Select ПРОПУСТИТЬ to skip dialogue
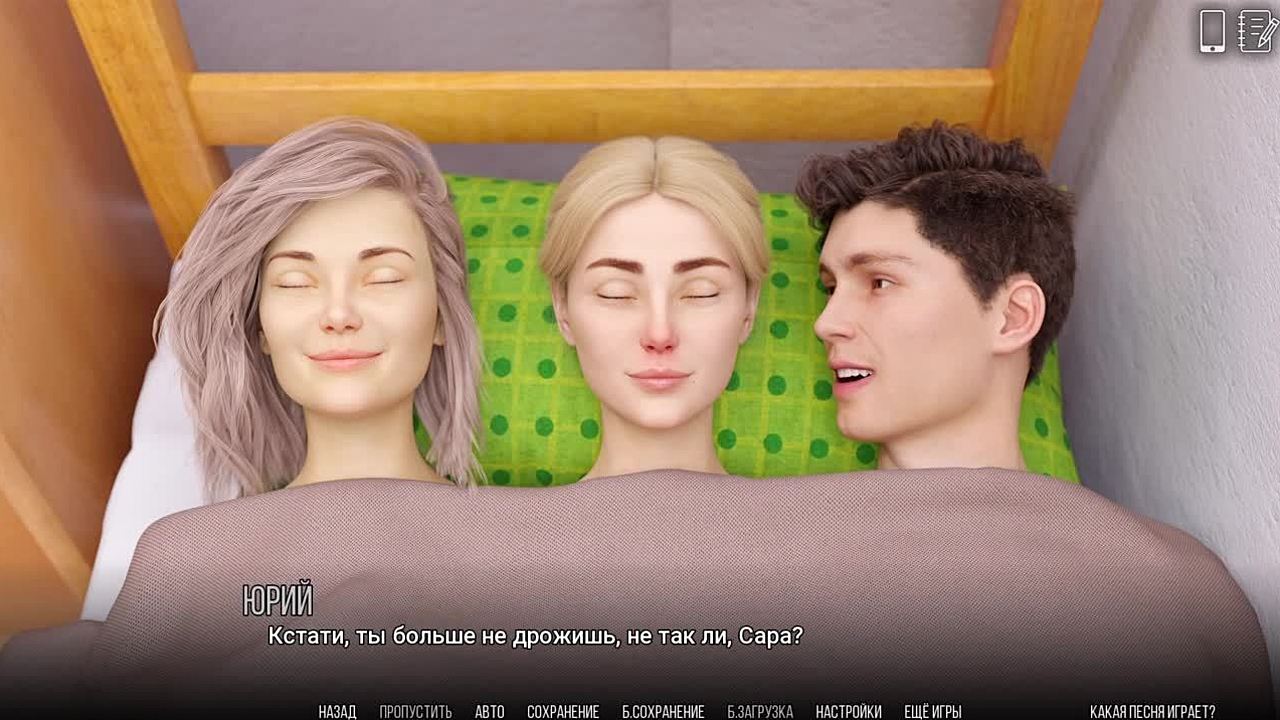 pos(415,712)
